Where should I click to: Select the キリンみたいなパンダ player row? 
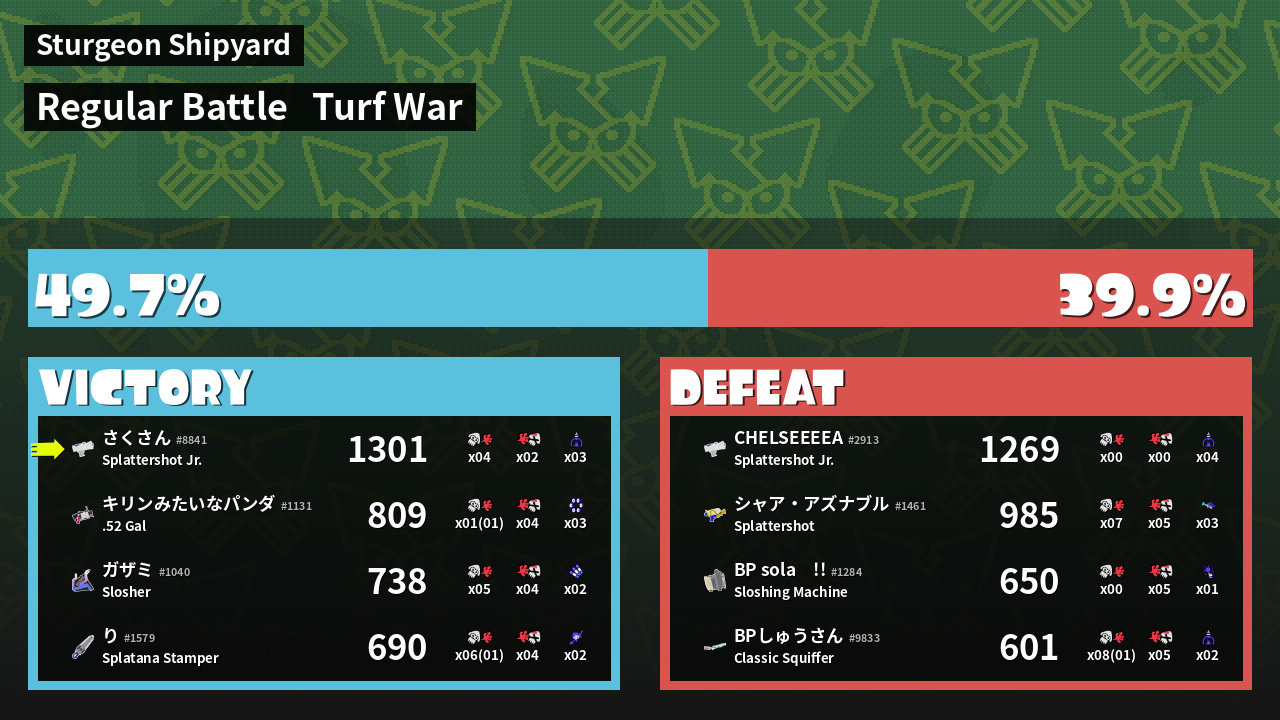tap(324, 515)
